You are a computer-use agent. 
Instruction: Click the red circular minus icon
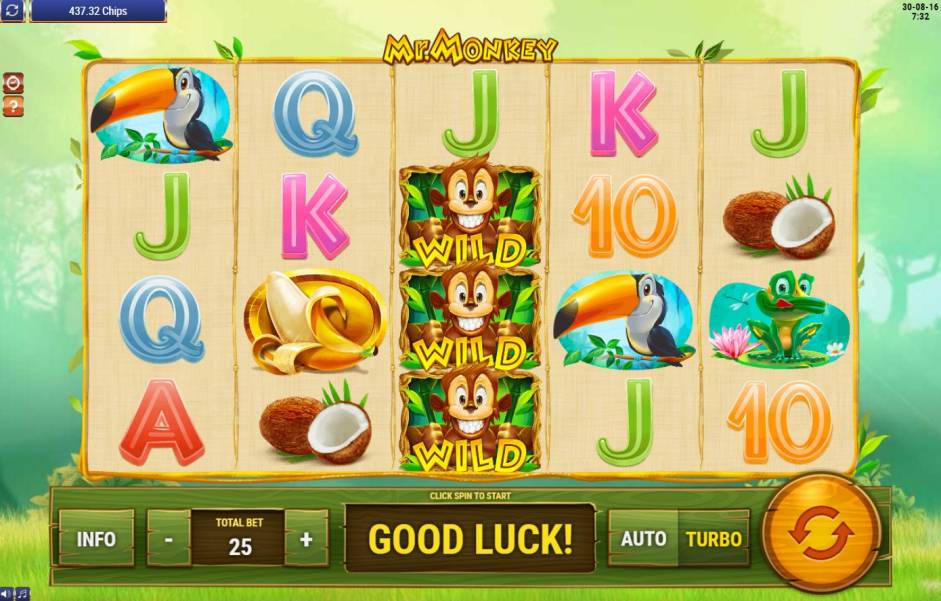pyautogui.click(x=14, y=83)
